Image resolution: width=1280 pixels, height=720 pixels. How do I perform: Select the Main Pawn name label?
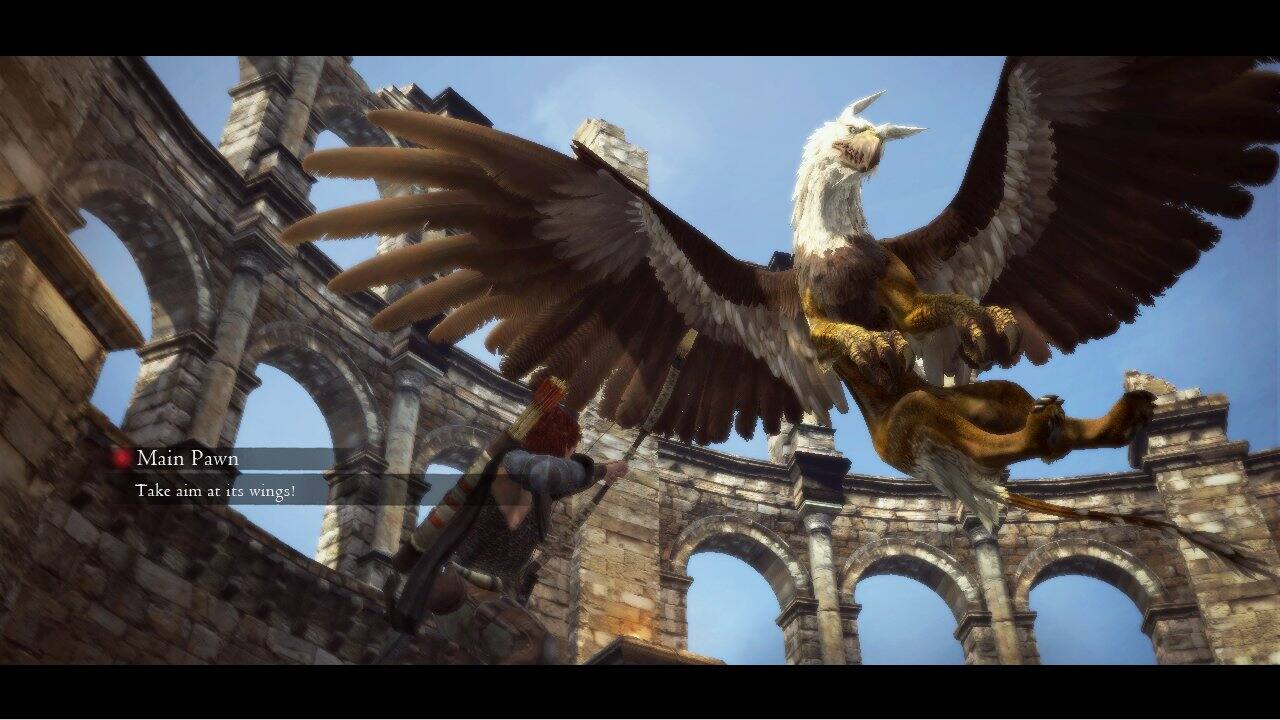coord(188,458)
